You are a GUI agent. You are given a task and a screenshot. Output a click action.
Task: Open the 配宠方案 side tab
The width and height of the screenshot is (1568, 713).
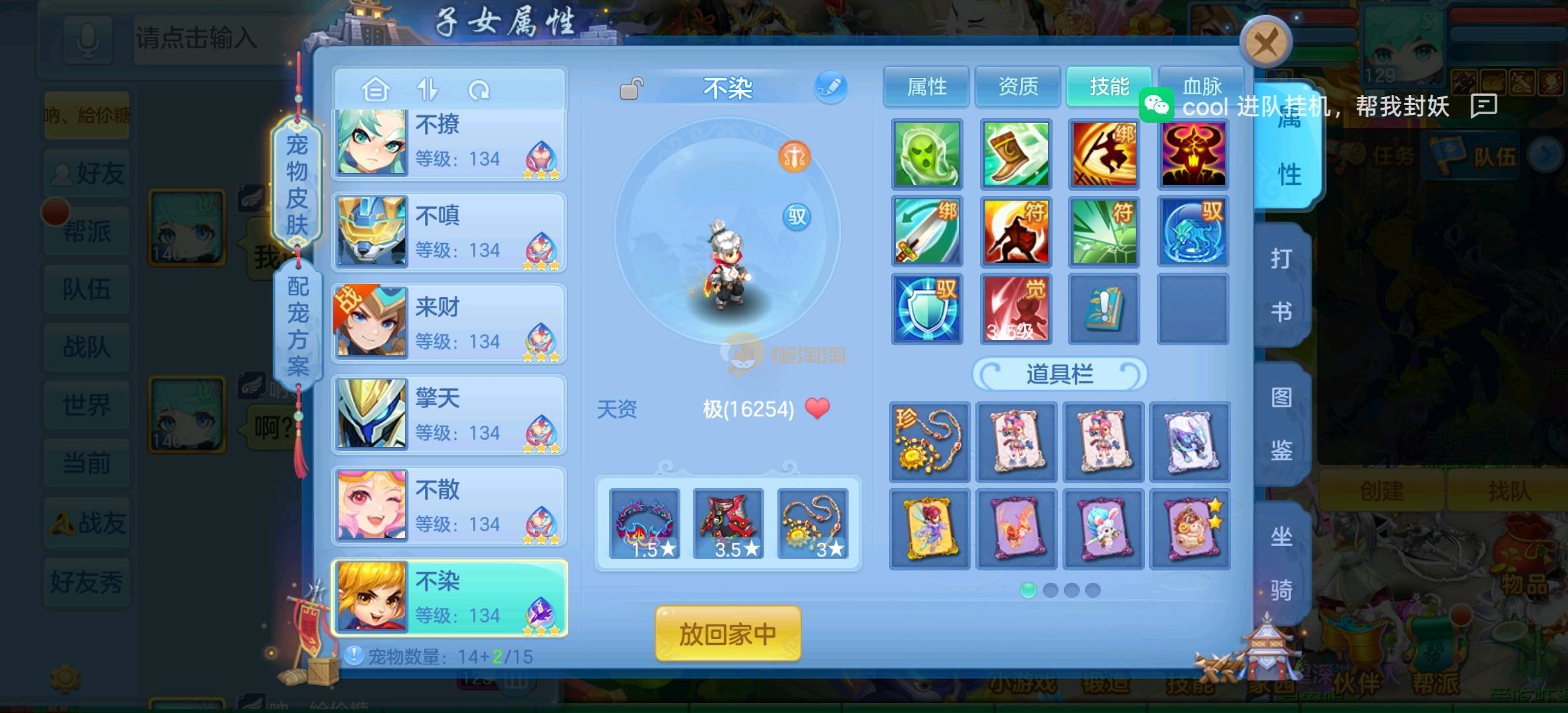pyautogui.click(x=298, y=326)
